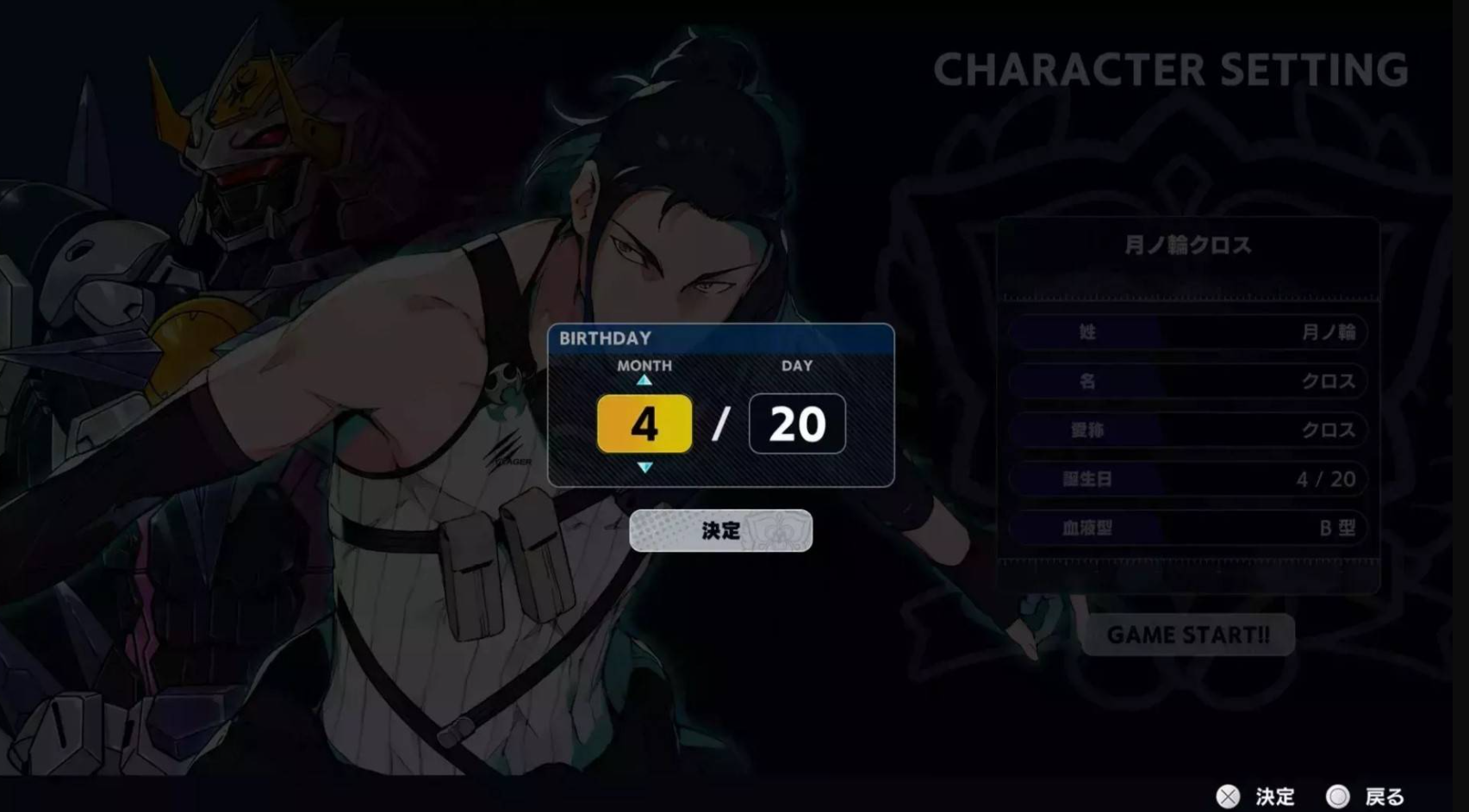Click the GAME START!! button

(1187, 635)
